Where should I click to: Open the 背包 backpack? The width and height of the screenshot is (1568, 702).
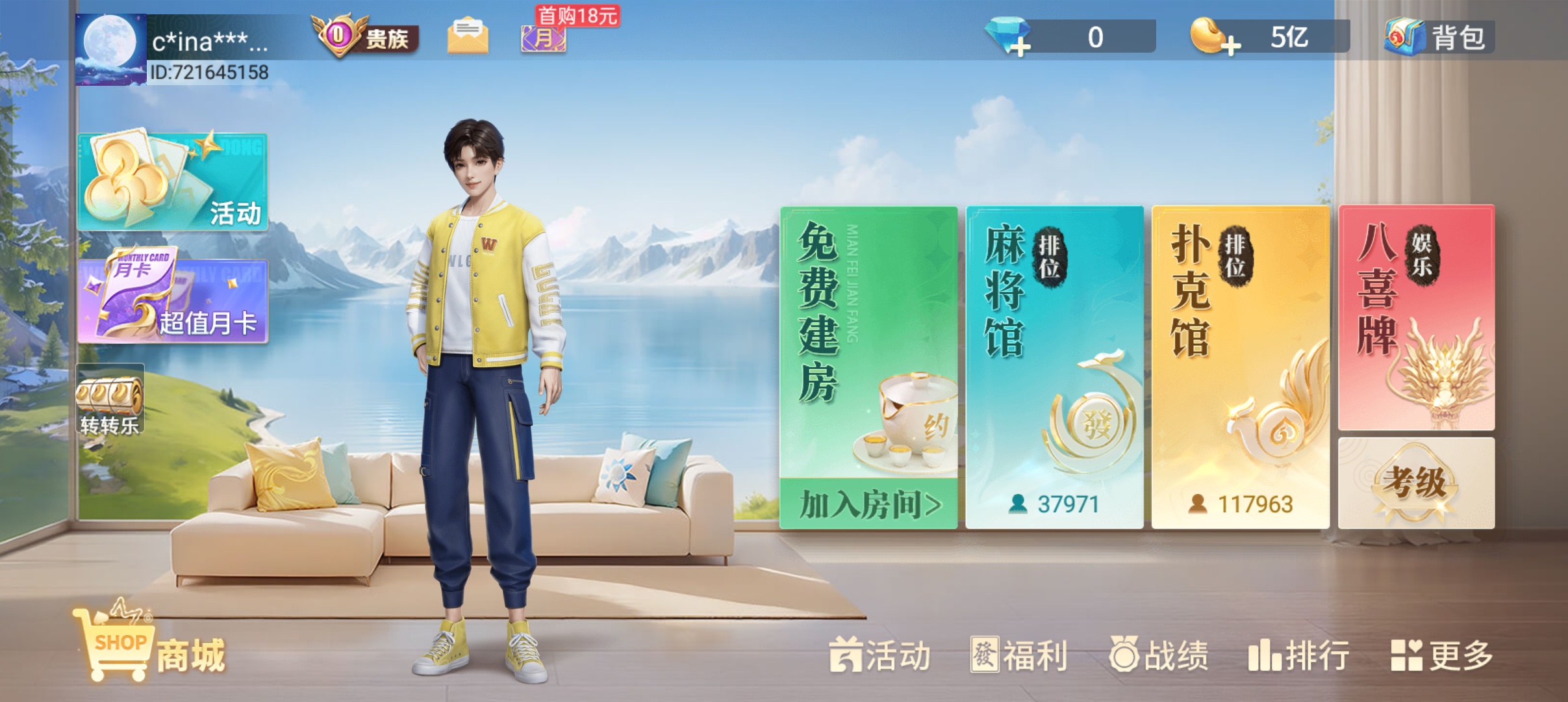(x=1438, y=37)
